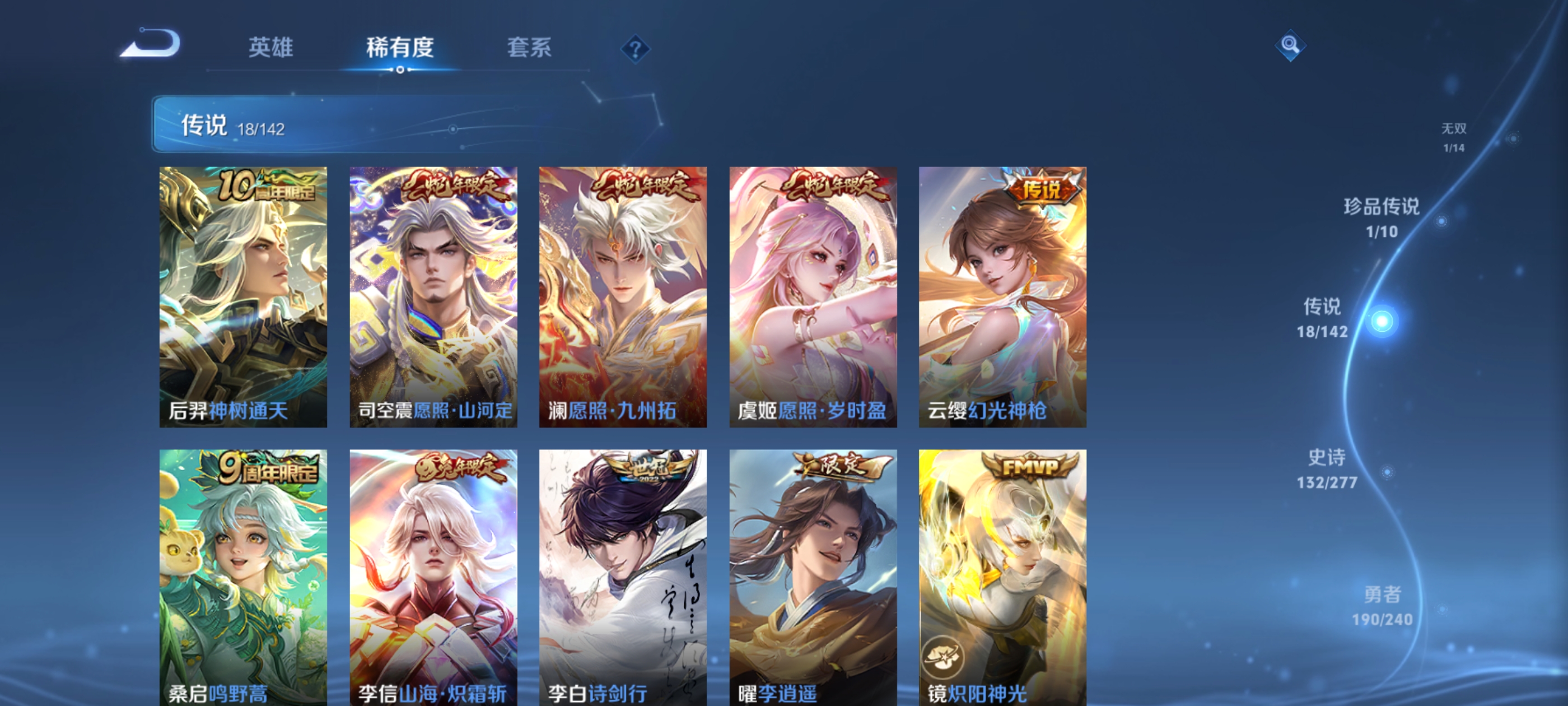
Task: Switch to the 套系 tab
Action: [x=529, y=49]
